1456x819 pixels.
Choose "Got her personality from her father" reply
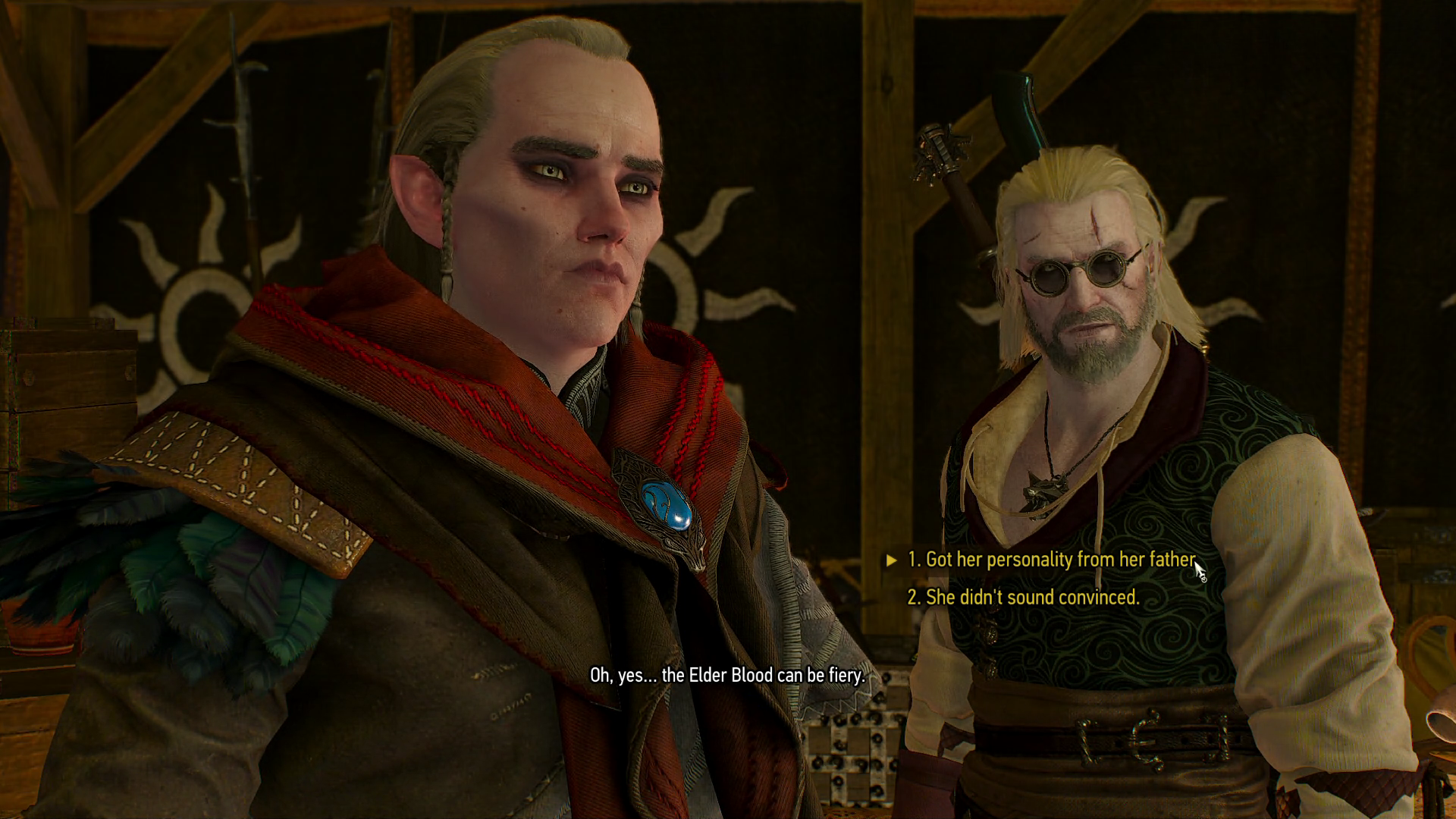1051,560
